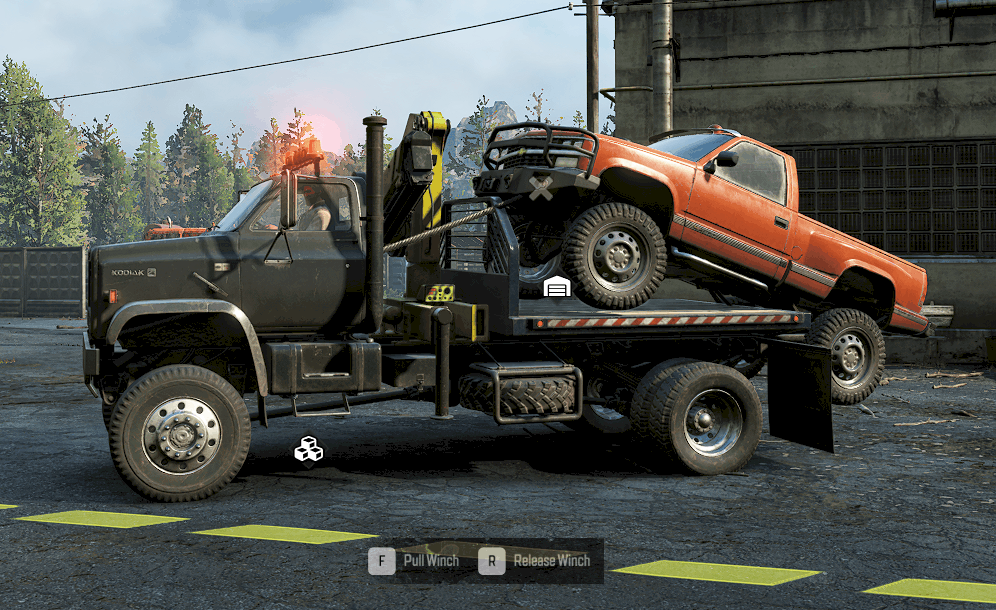Click the white cargo bed icon

click(x=557, y=288)
